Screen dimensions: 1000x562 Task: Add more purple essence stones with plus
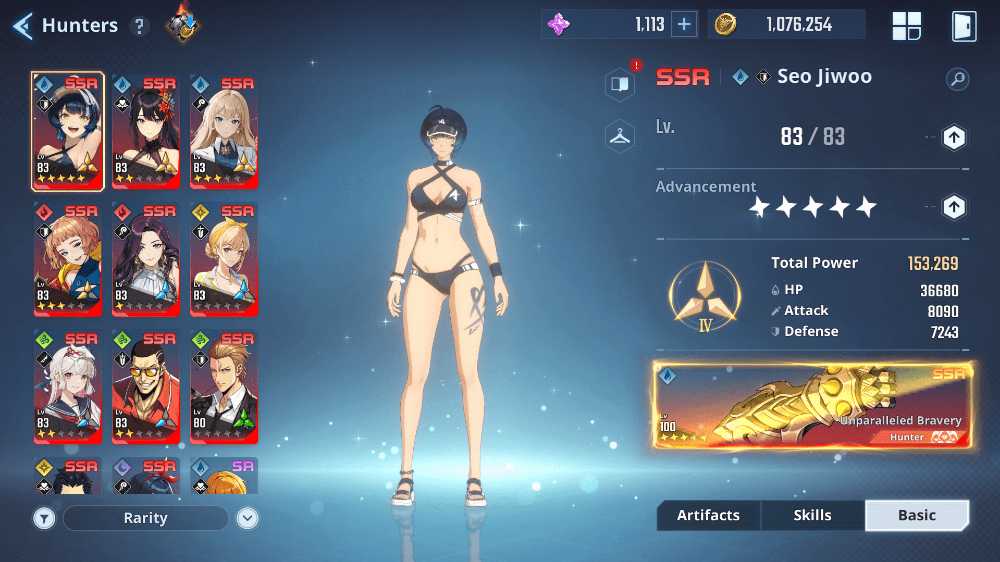pos(684,25)
